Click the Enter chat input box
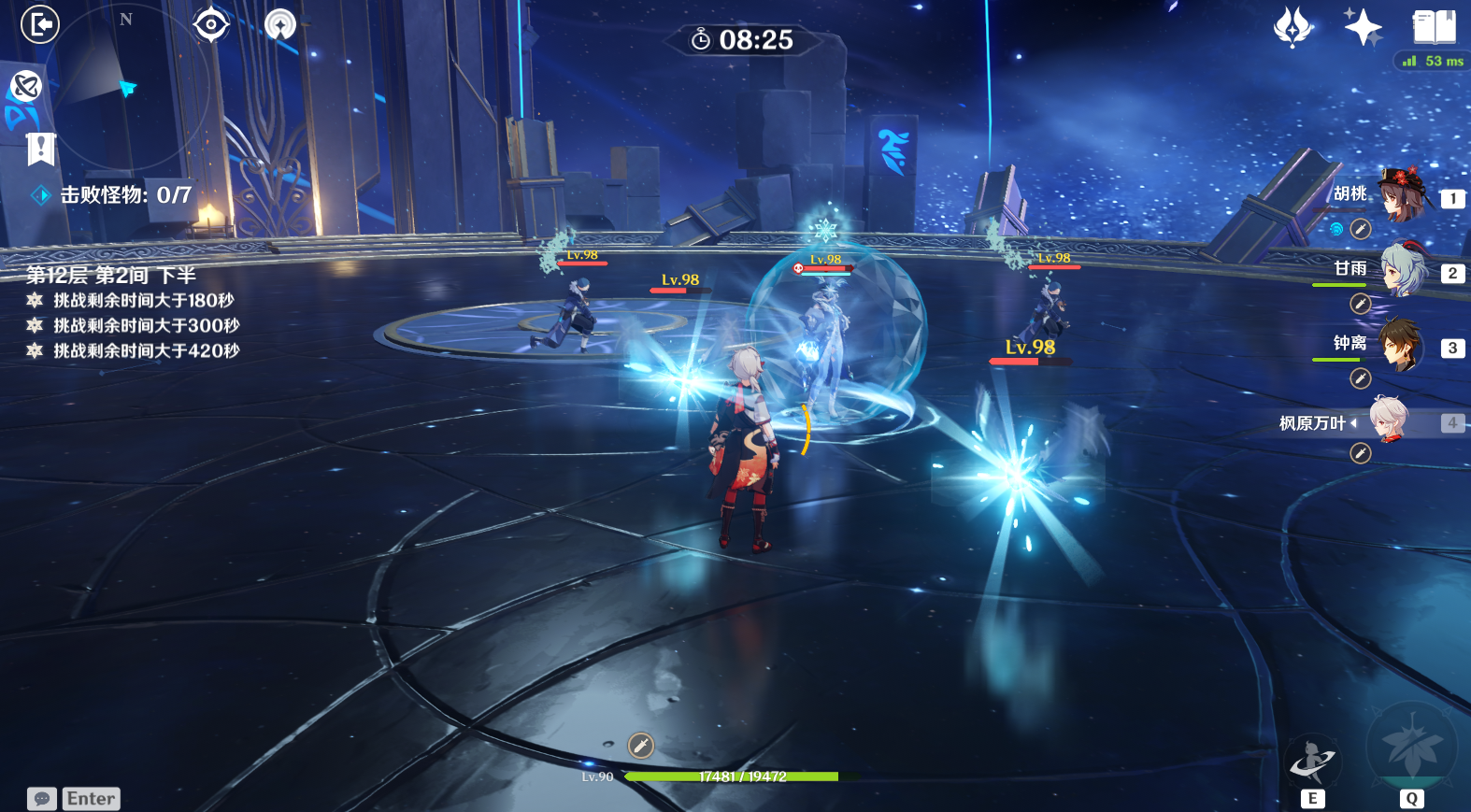The width and height of the screenshot is (1471, 812). tap(92, 799)
